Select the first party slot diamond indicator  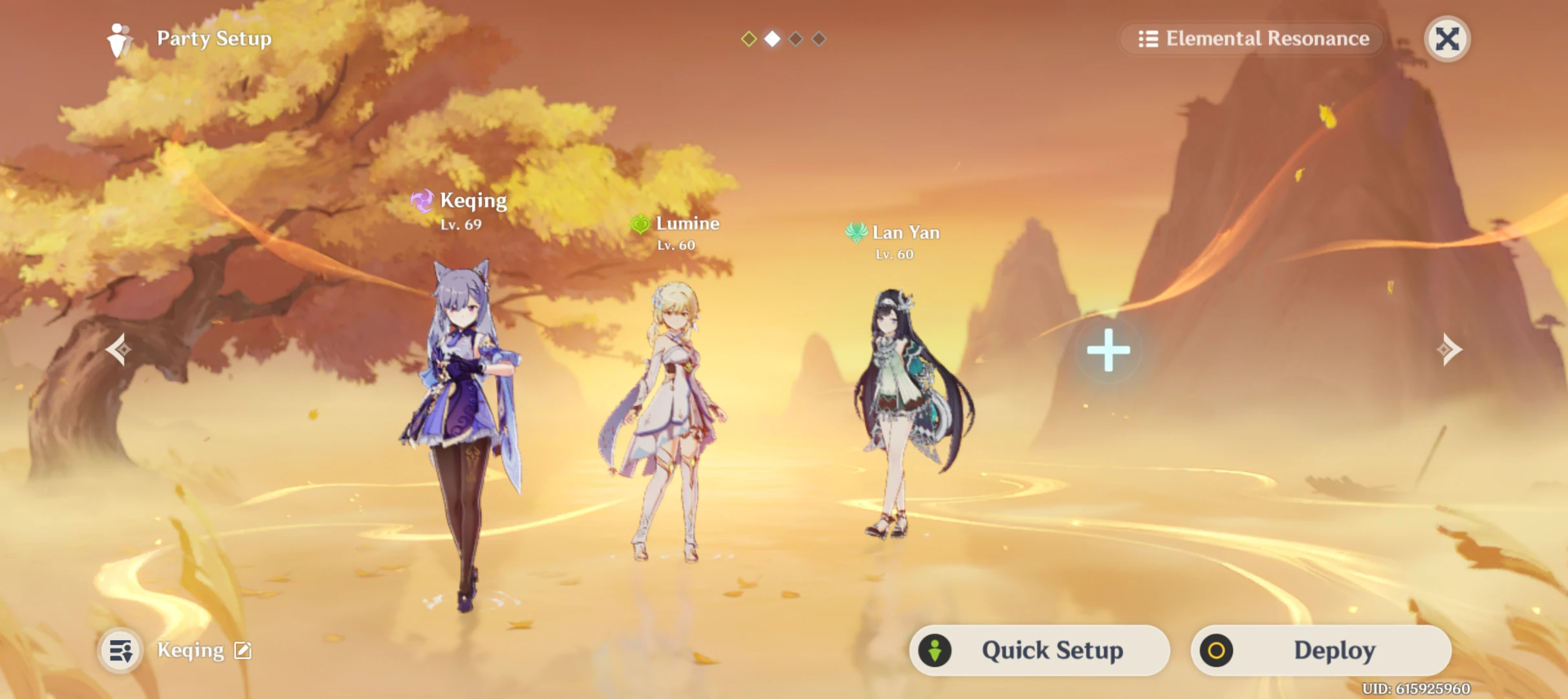pos(748,39)
